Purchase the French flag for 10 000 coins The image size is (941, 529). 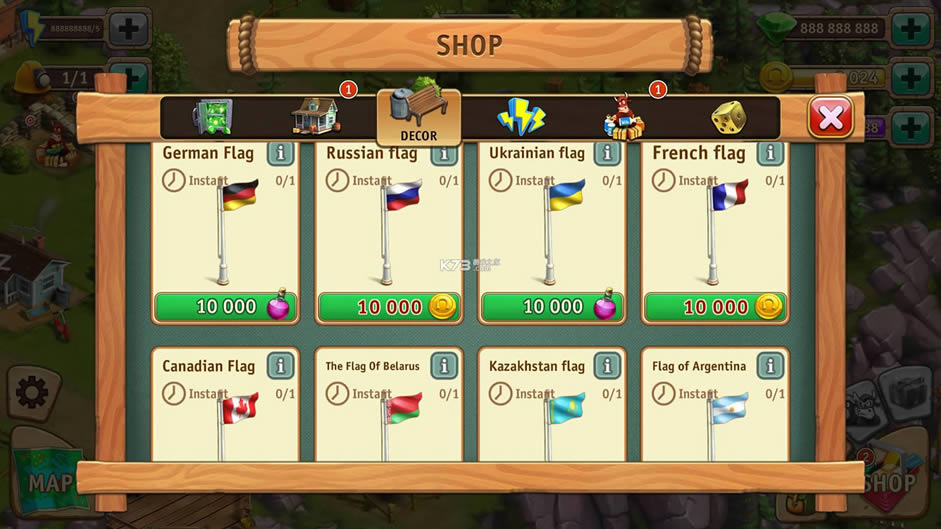point(715,307)
